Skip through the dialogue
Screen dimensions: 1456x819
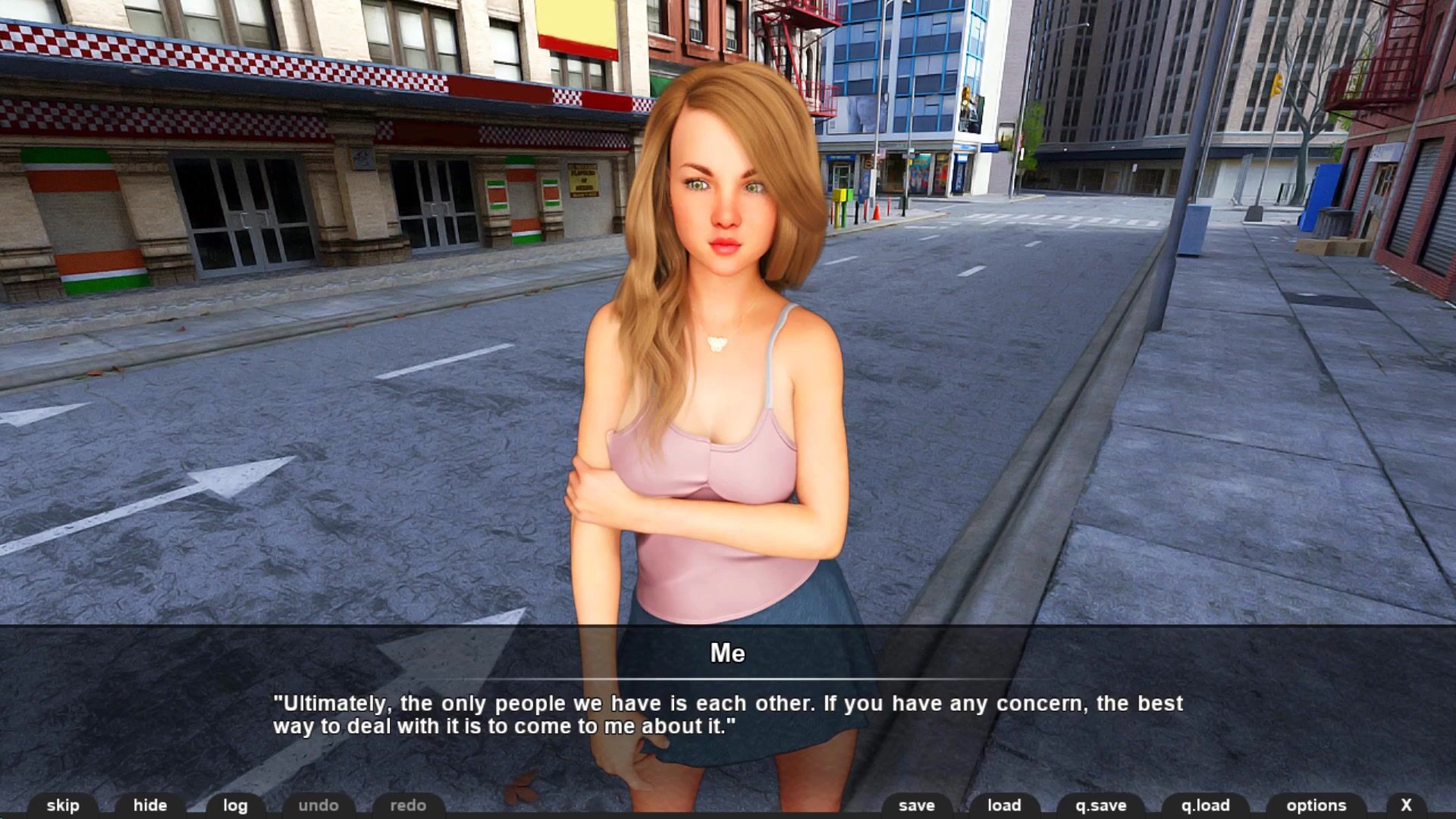63,805
